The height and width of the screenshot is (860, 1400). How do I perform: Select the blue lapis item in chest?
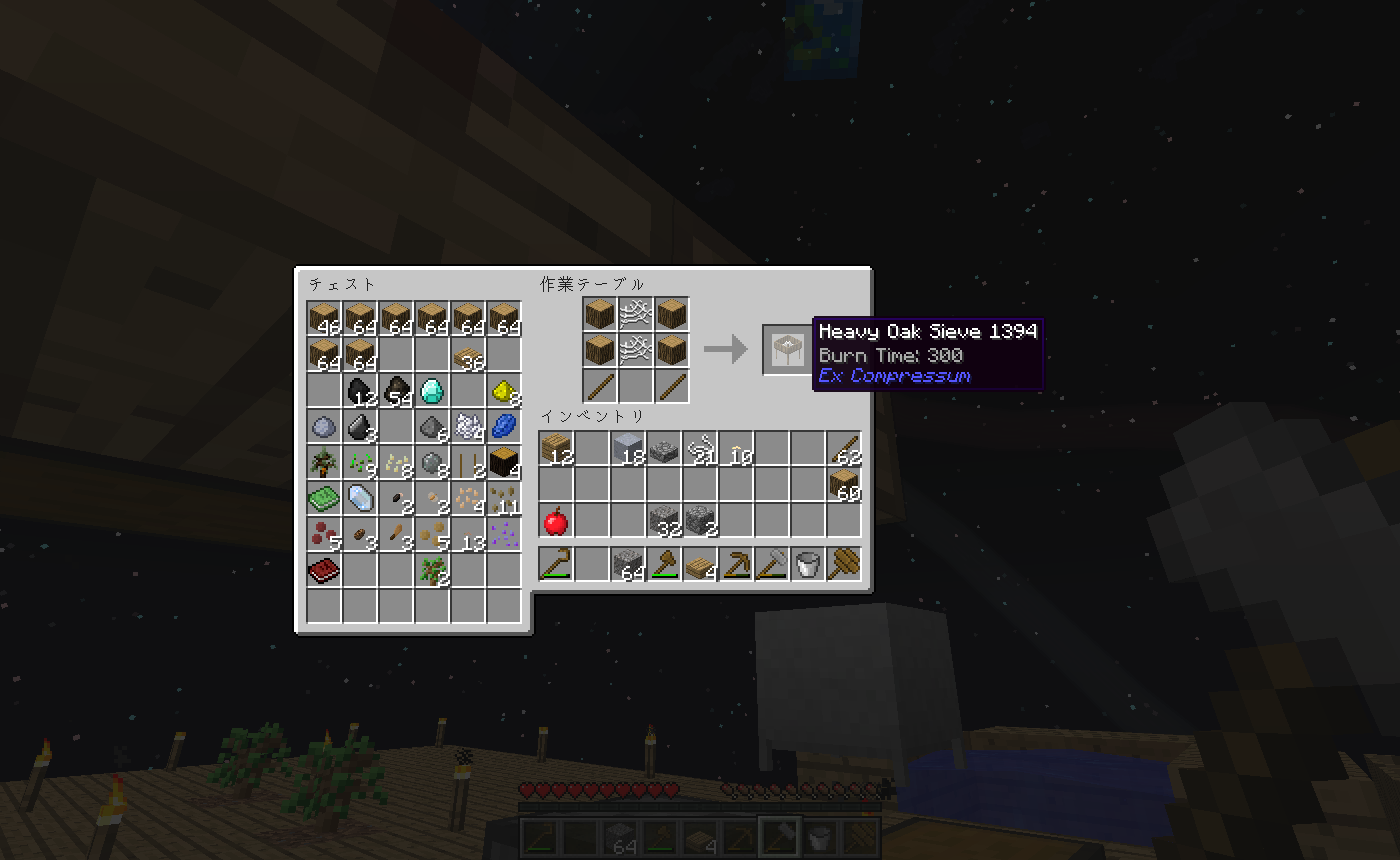[x=504, y=427]
